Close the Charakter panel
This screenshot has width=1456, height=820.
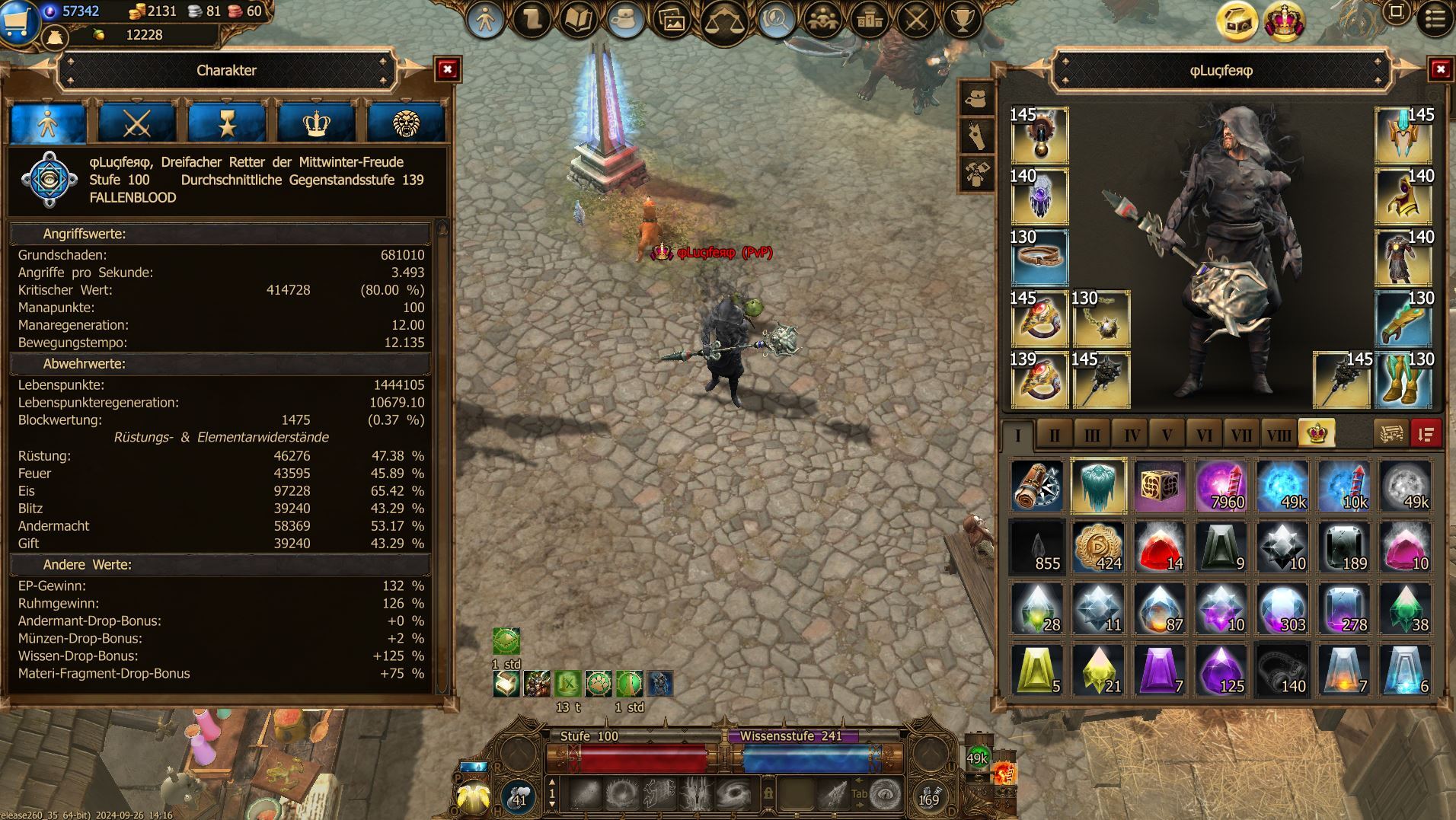coord(448,70)
